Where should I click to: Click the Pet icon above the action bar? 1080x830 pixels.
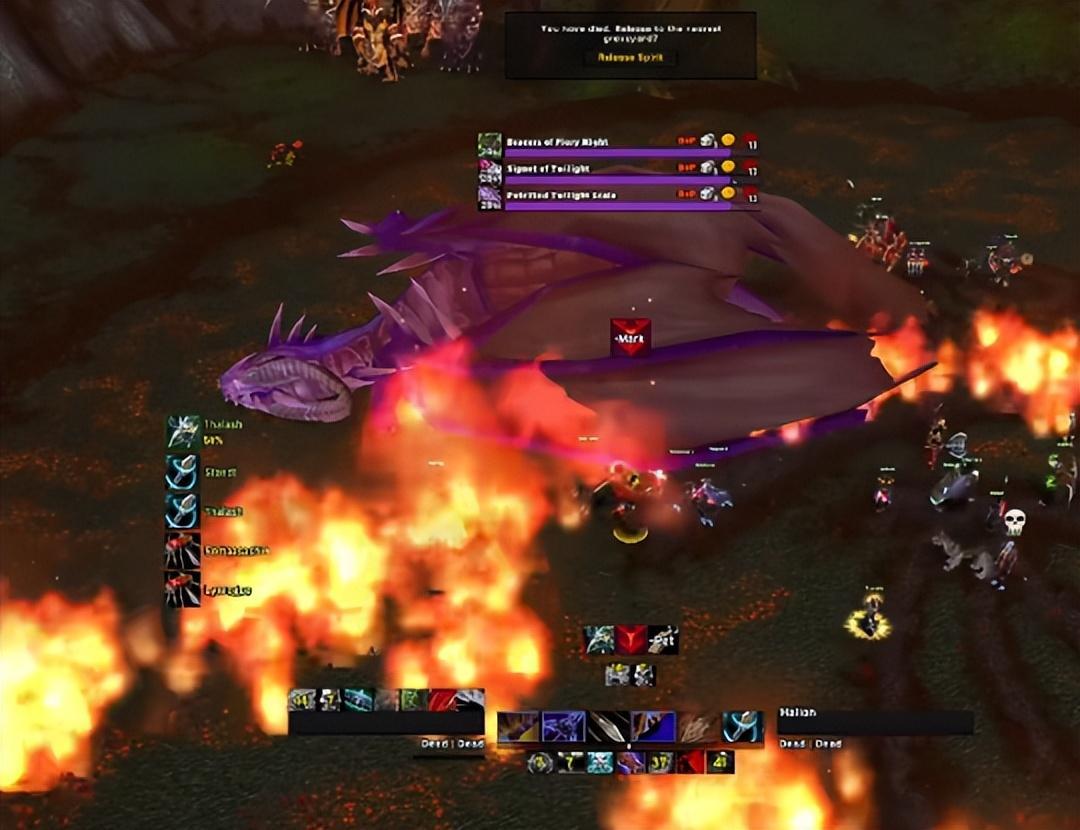tap(662, 640)
